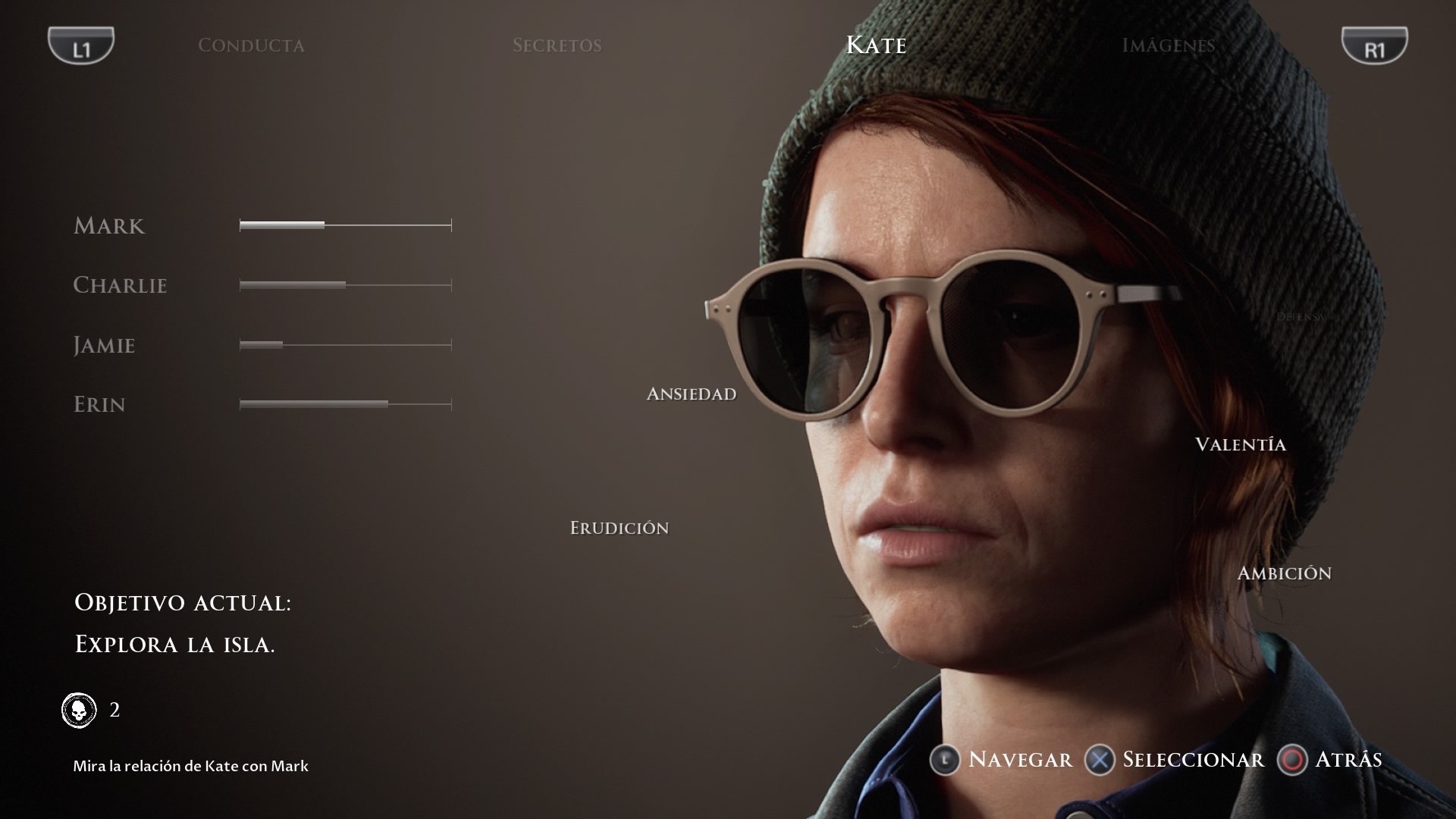Open the Secretos tab

[x=557, y=45]
